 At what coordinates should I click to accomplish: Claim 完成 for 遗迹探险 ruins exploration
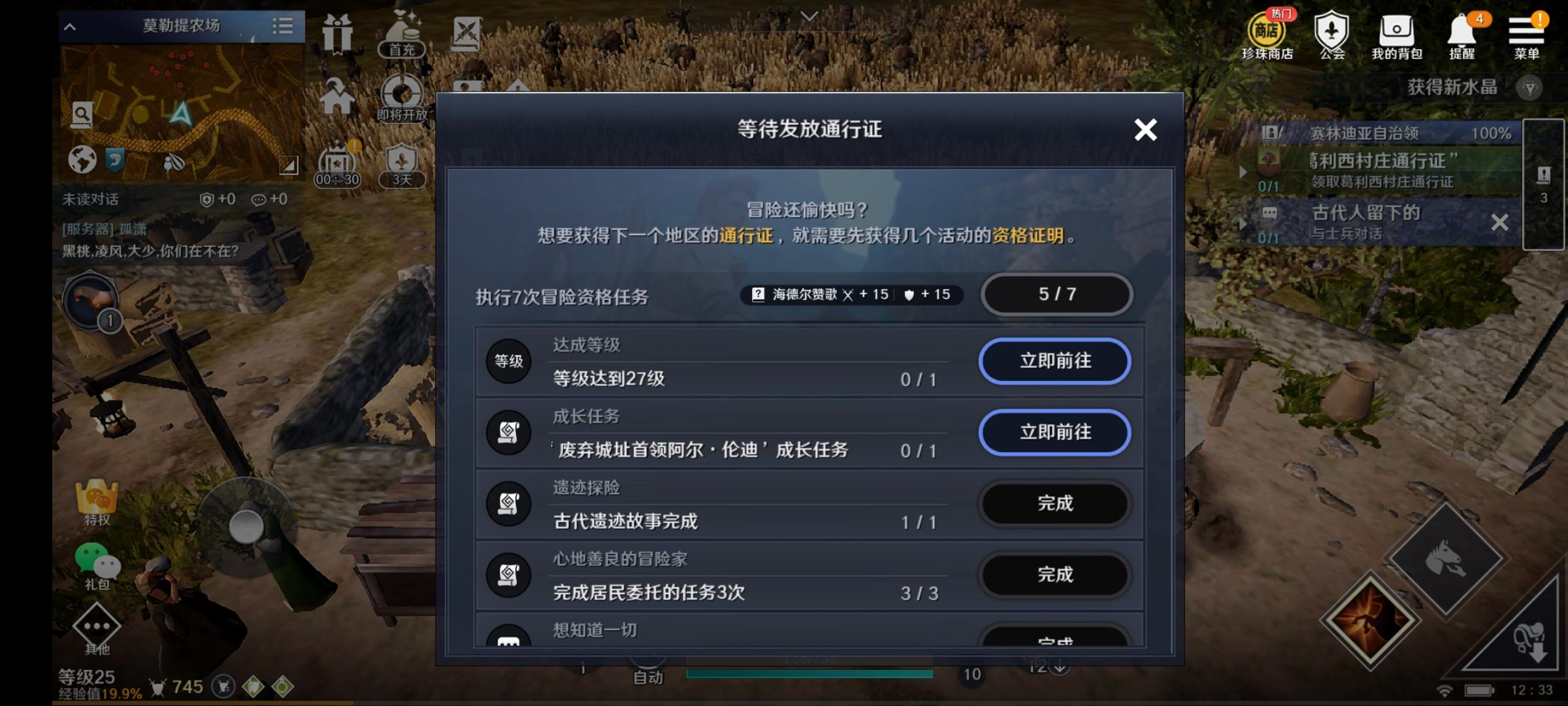coord(1055,504)
